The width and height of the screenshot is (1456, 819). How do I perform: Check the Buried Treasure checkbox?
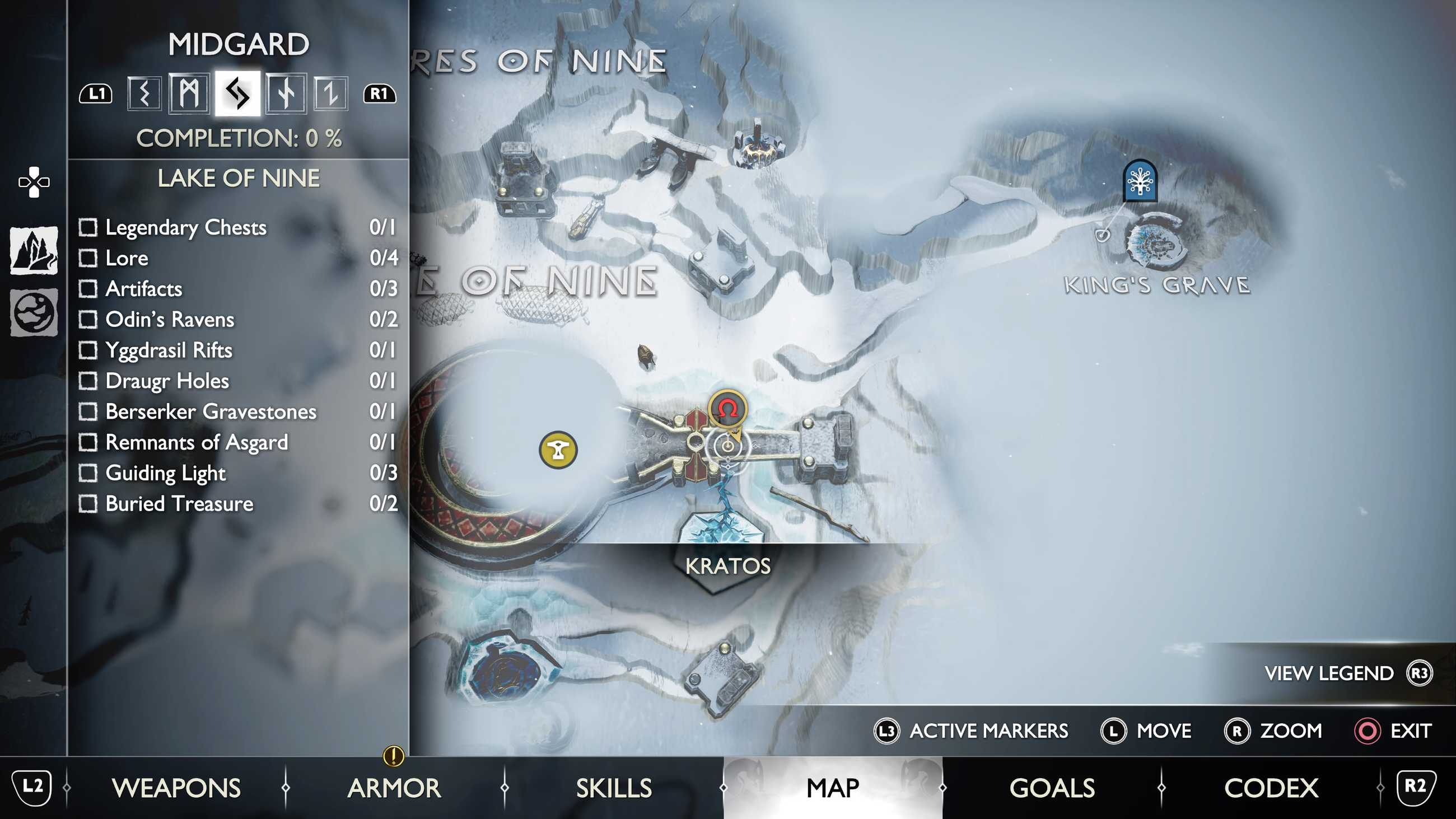pos(88,505)
